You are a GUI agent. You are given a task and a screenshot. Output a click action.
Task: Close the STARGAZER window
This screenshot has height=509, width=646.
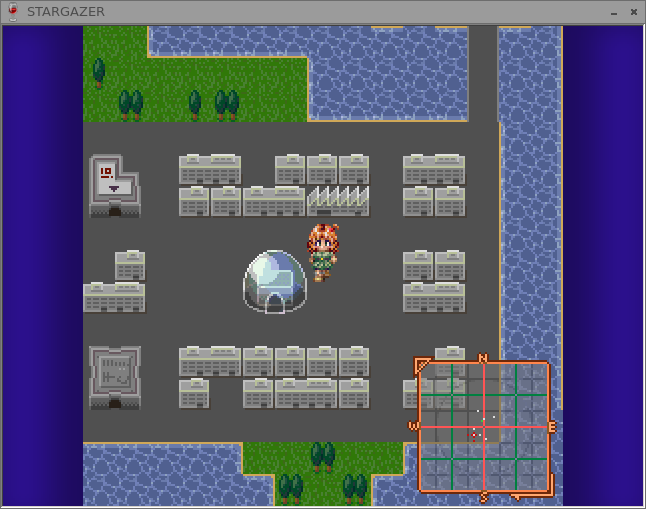(x=633, y=12)
